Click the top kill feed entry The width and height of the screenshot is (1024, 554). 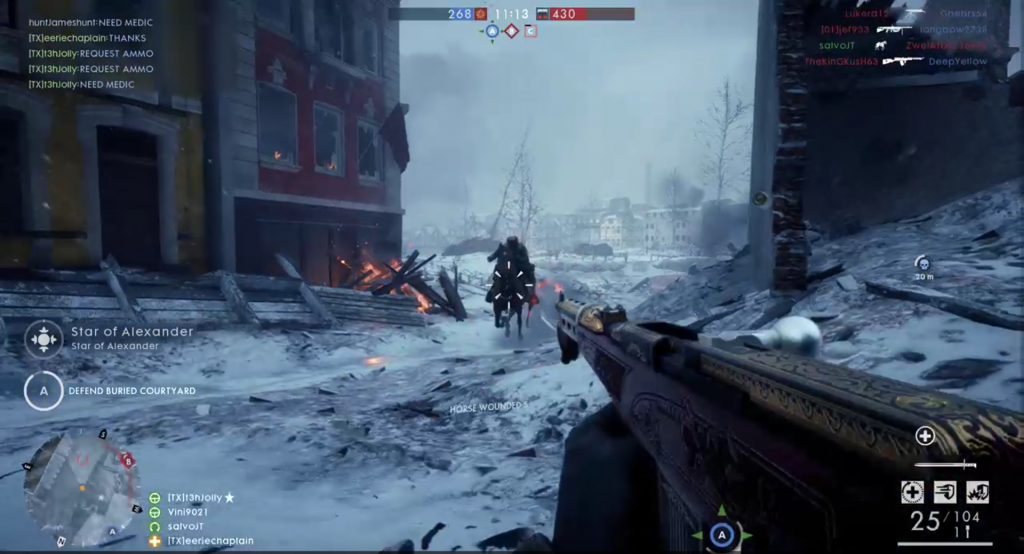(902, 14)
